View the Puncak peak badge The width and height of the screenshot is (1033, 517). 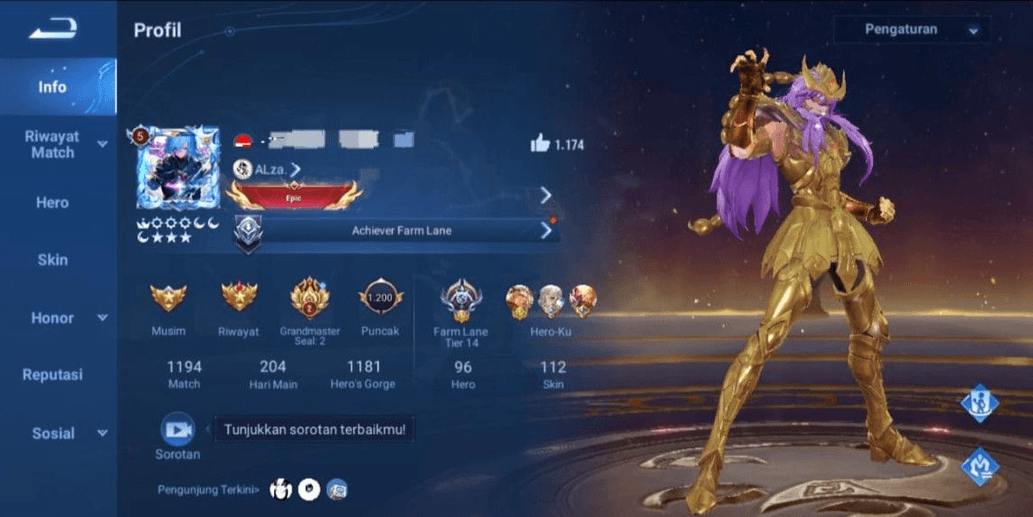point(380,298)
